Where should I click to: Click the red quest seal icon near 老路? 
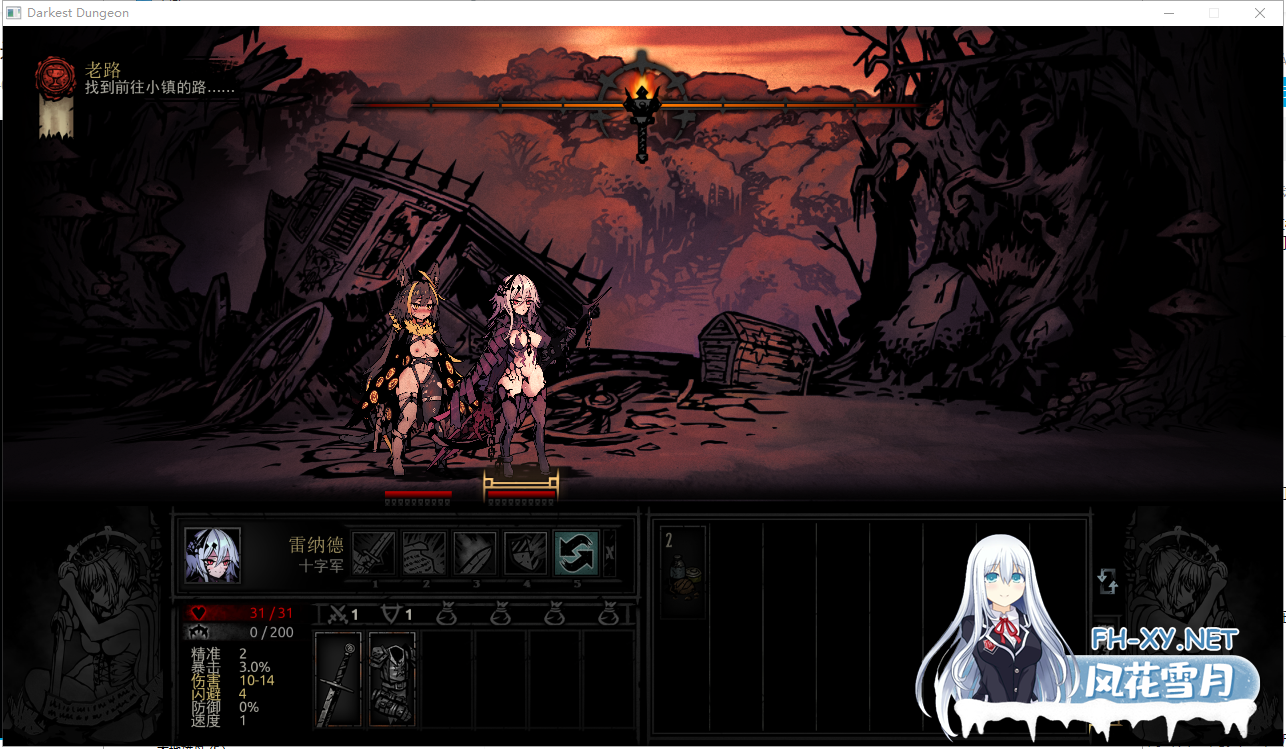pyautogui.click(x=53, y=78)
